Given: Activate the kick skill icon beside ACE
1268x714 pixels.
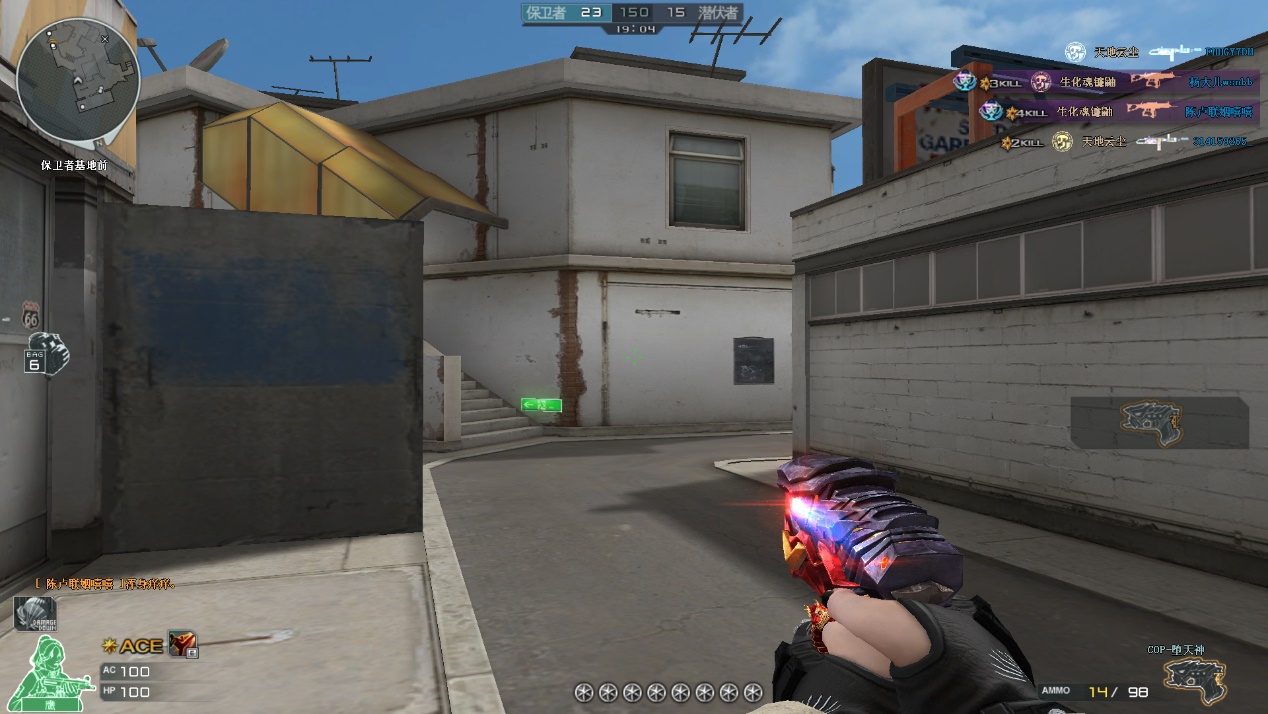Looking at the screenshot, I should (182, 645).
